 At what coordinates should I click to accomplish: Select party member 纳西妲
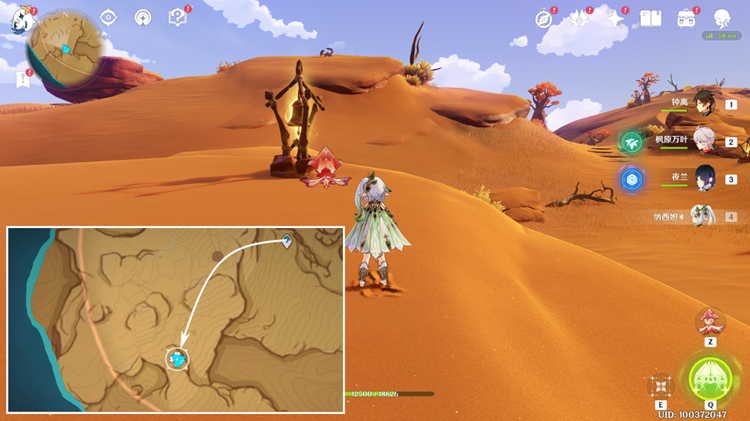coord(704,216)
